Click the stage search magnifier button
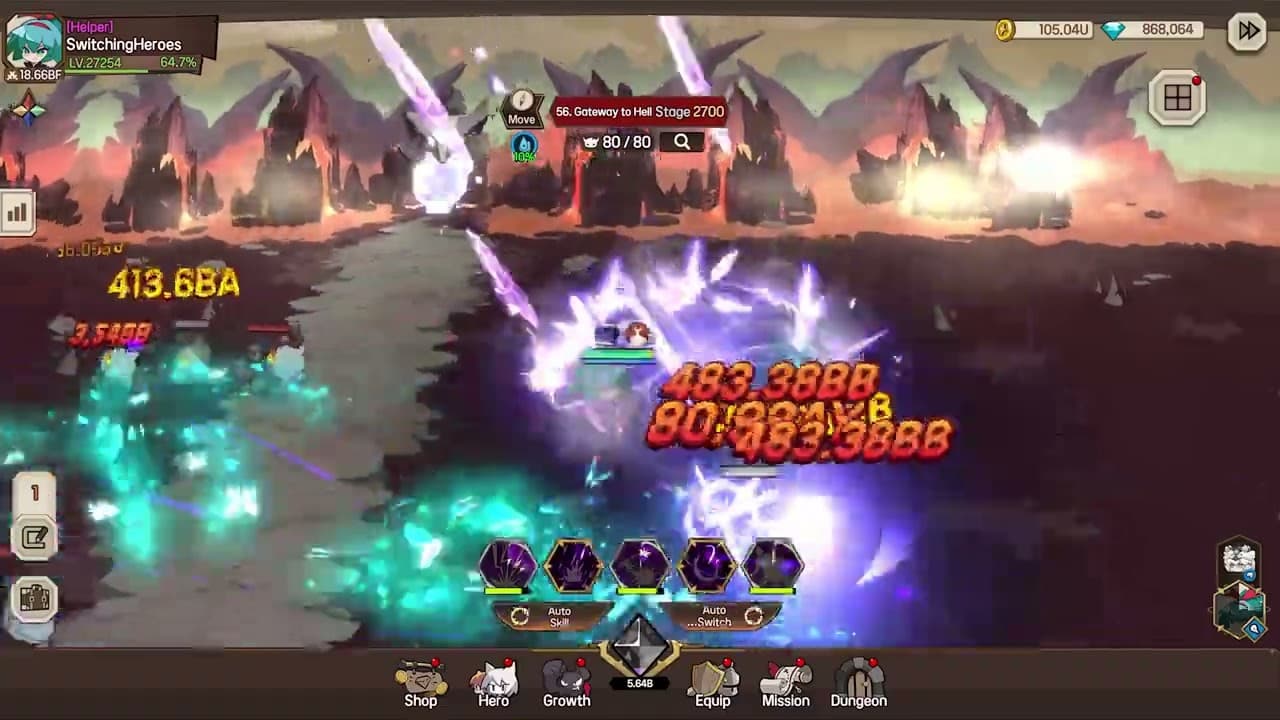This screenshot has width=1280, height=720. tap(681, 142)
